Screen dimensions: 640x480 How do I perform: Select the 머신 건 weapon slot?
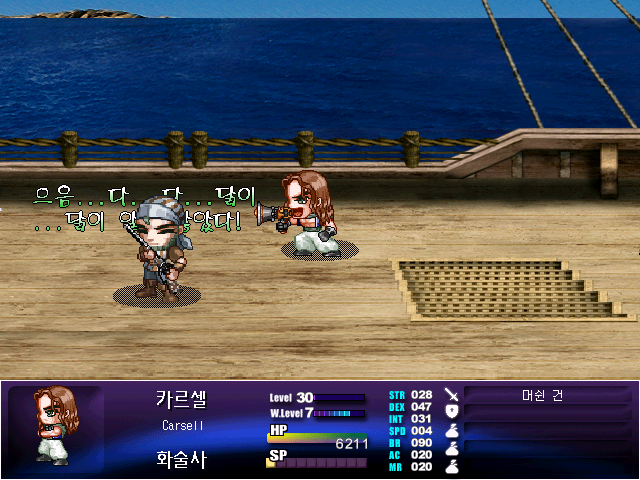[x=543, y=395]
